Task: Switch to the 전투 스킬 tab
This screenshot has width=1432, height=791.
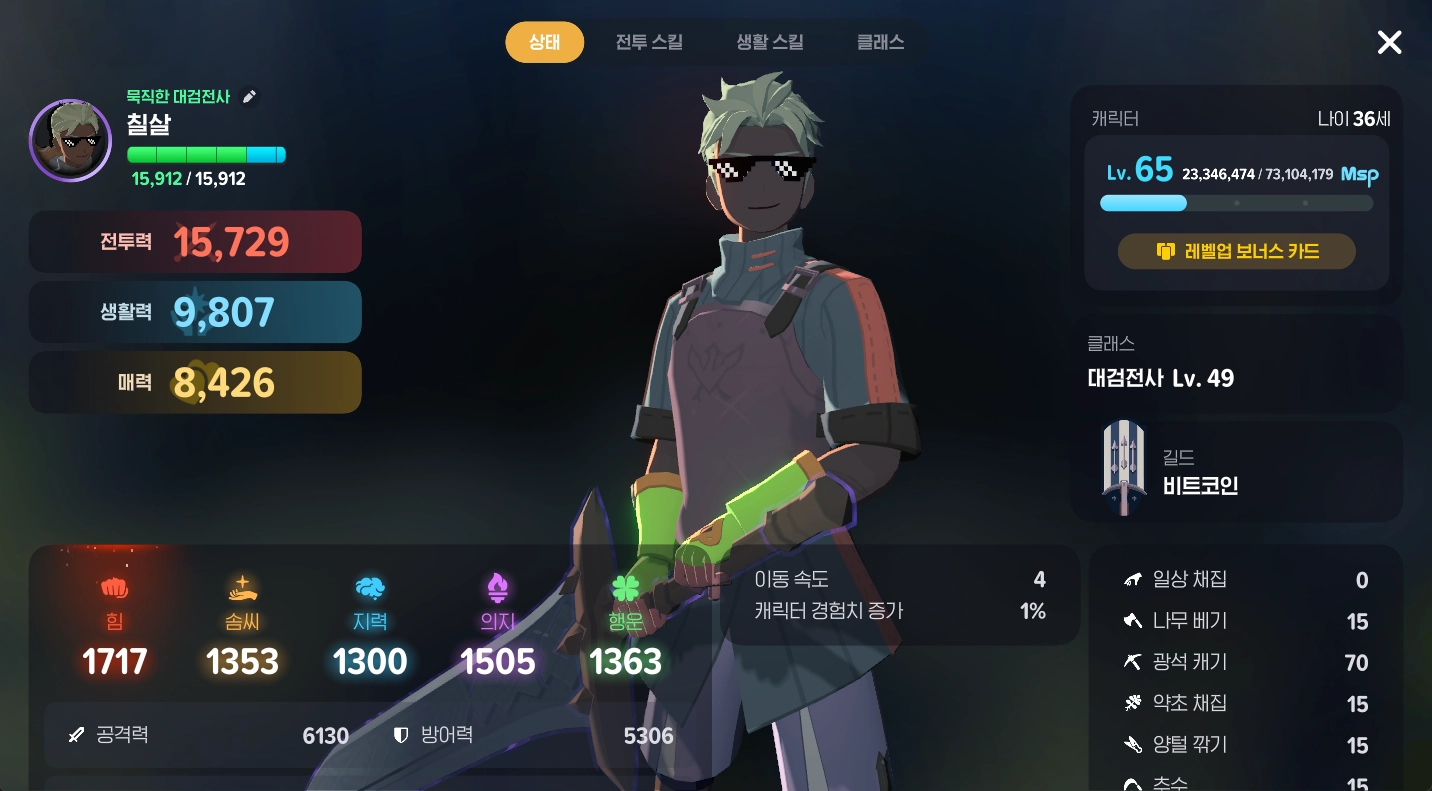Action: (x=649, y=42)
